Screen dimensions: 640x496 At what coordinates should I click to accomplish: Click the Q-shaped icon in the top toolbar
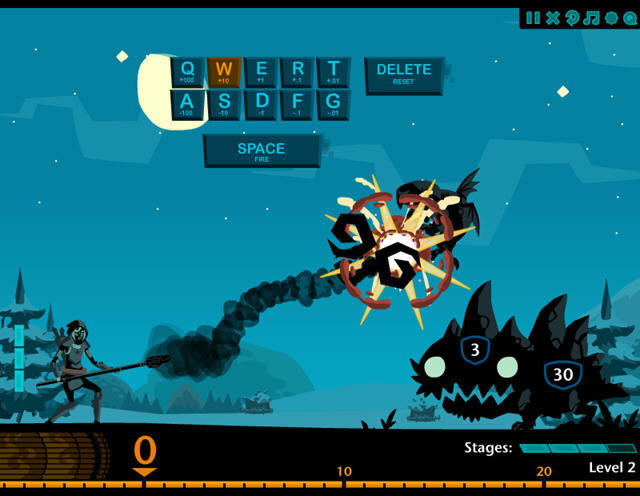pyautogui.click(x=628, y=18)
